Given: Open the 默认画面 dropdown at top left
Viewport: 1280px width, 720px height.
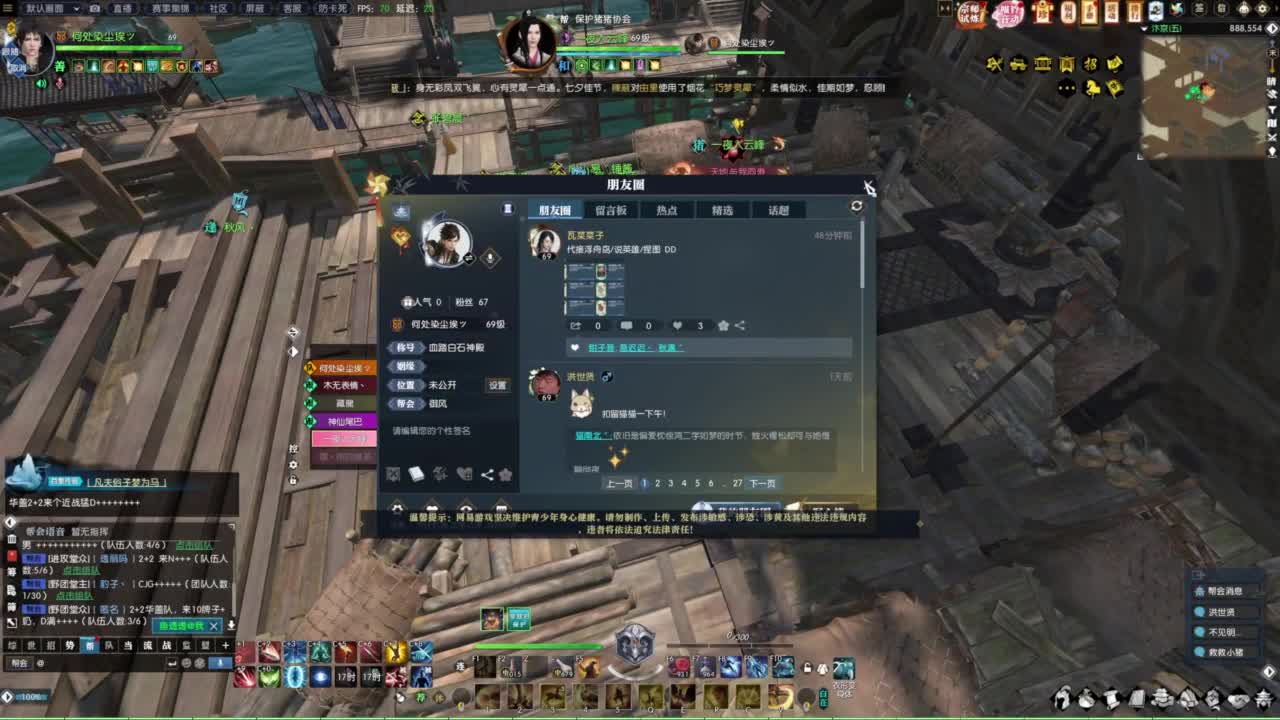Looking at the screenshot, I should [x=50, y=7].
